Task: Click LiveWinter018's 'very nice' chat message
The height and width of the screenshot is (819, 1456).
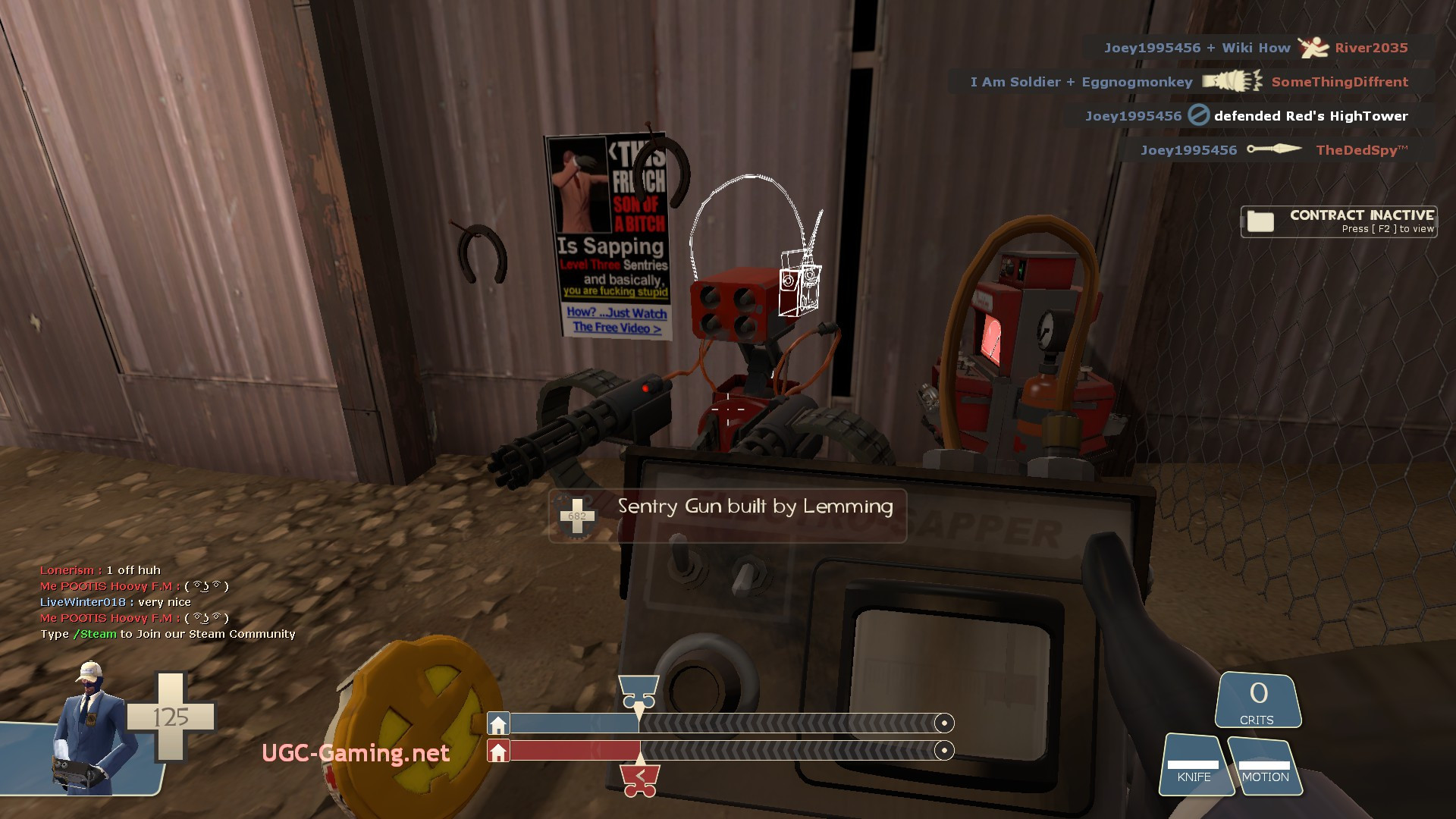Action: [x=116, y=601]
